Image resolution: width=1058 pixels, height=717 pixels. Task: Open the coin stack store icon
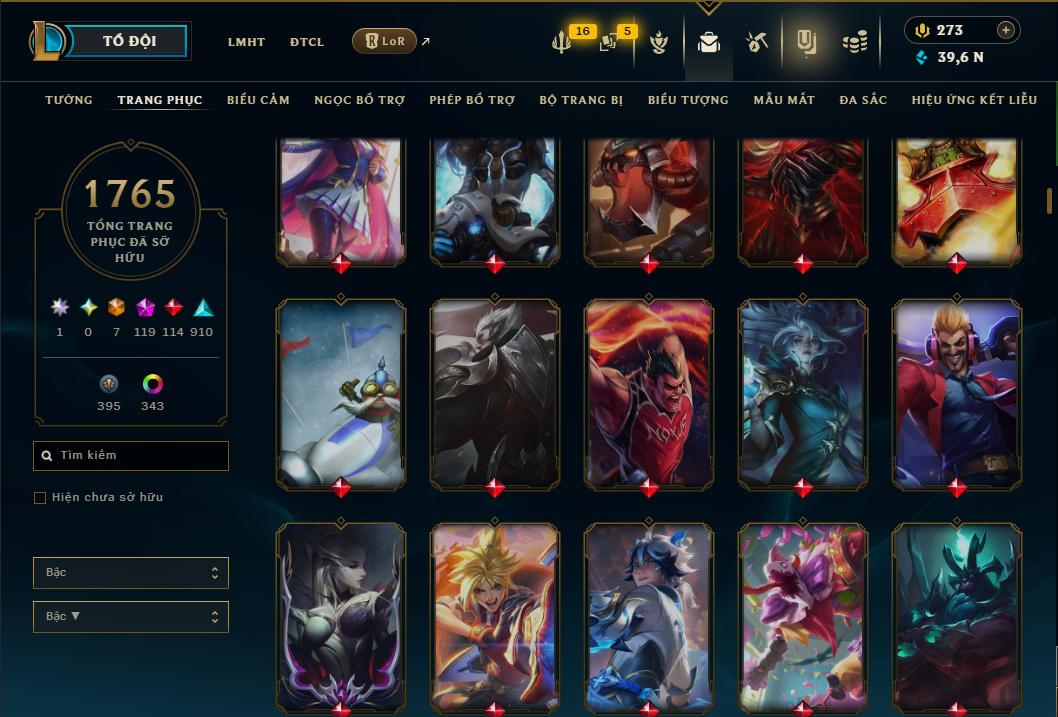[854, 42]
